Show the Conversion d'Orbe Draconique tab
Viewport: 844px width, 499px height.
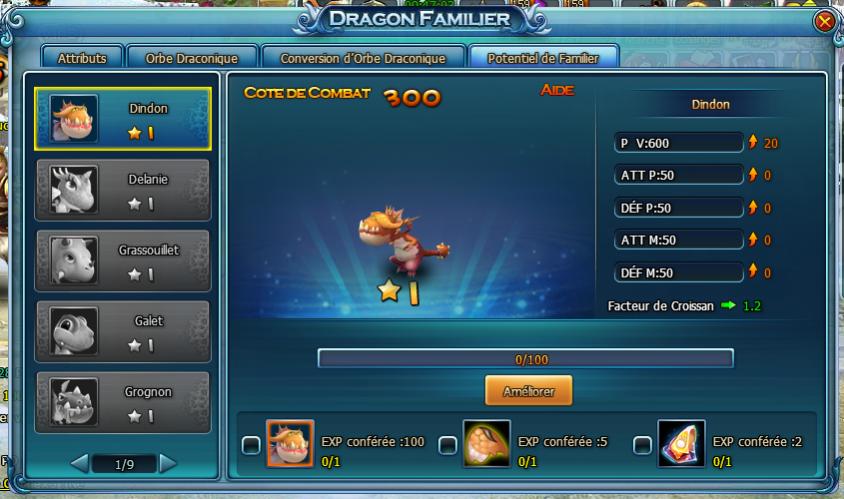click(364, 58)
